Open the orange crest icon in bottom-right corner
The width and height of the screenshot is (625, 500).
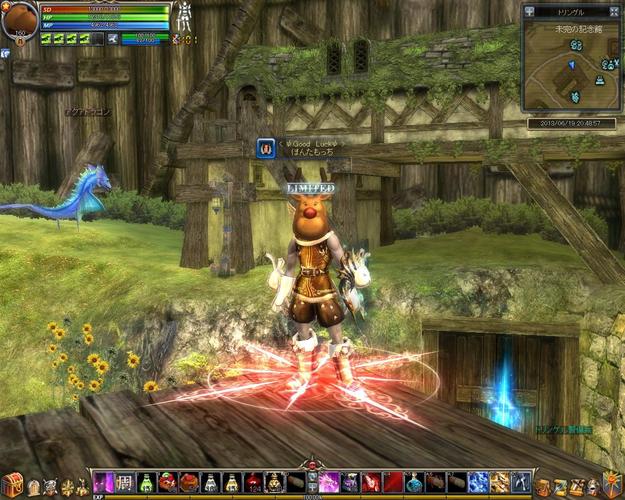611,483
